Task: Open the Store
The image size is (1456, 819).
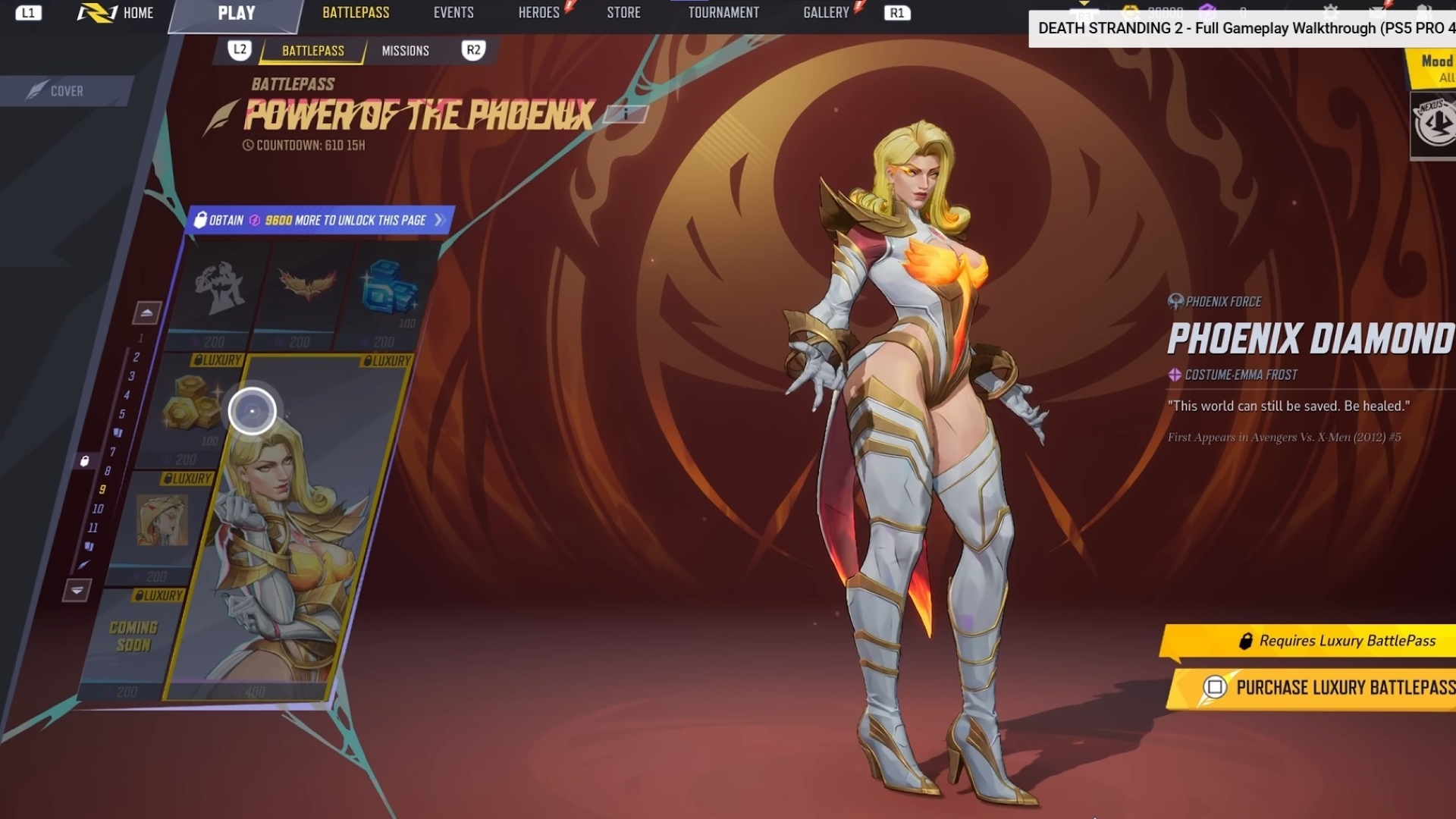Action: 623,13
